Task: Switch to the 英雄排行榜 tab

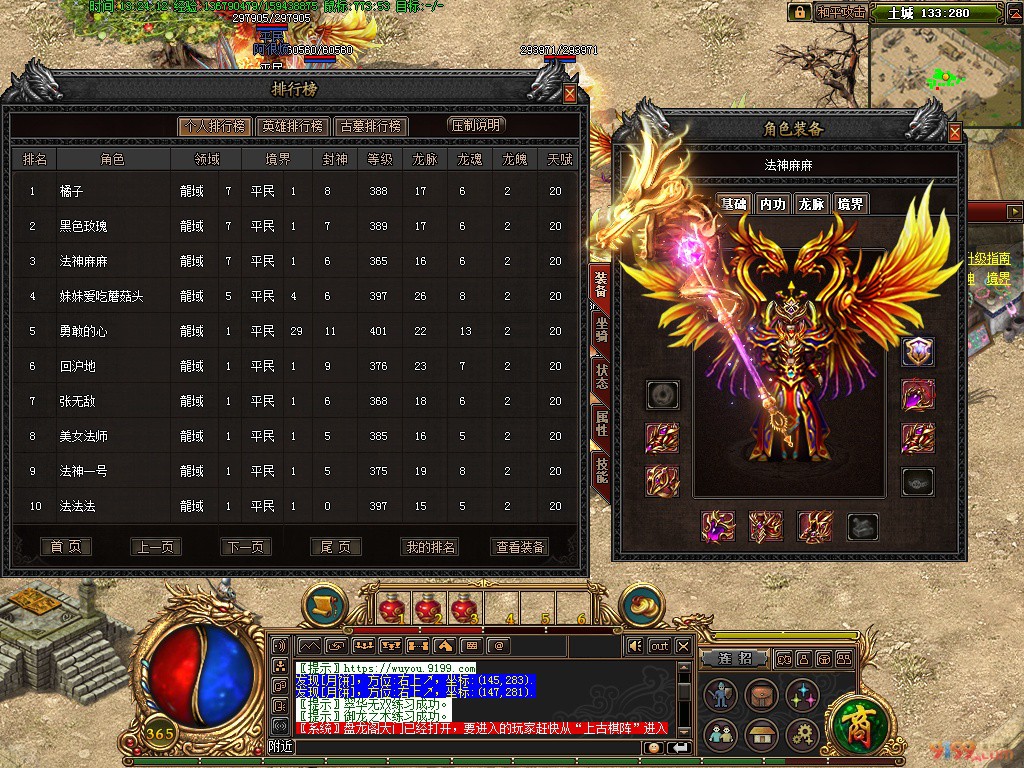Action: (x=292, y=126)
